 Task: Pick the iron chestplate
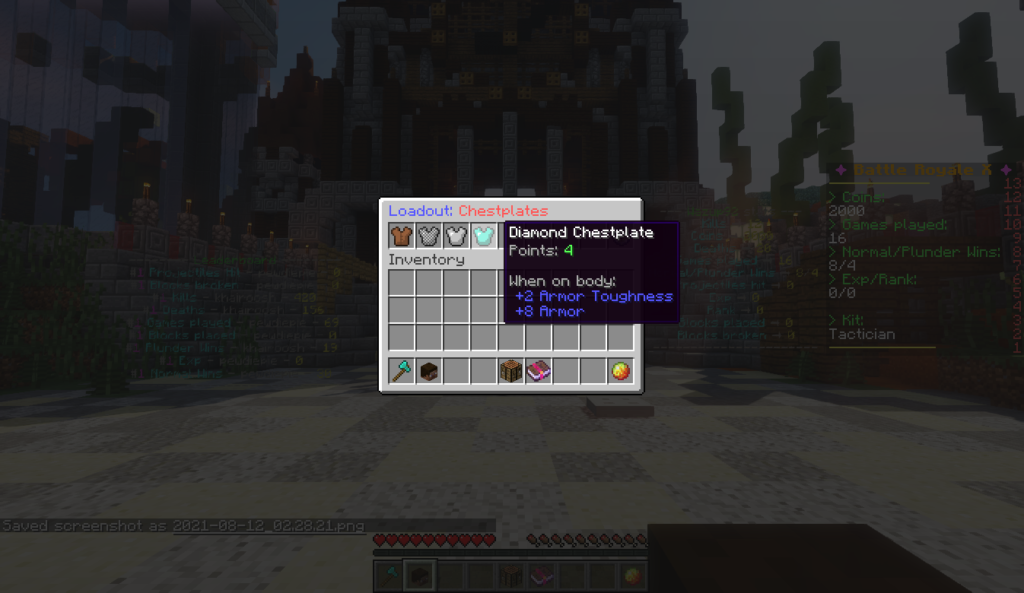point(457,236)
